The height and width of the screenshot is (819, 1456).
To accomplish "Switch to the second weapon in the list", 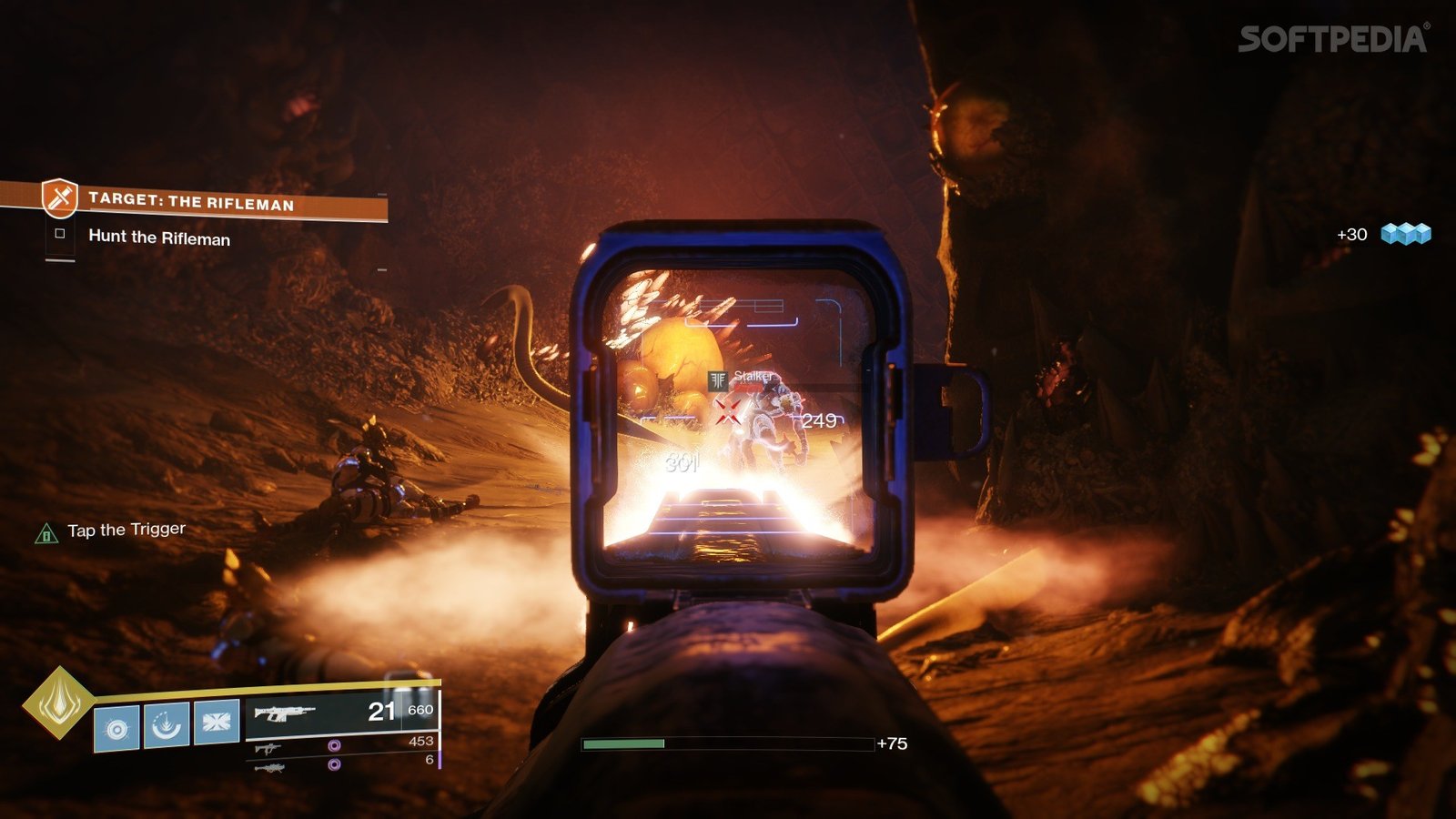I will [268, 749].
